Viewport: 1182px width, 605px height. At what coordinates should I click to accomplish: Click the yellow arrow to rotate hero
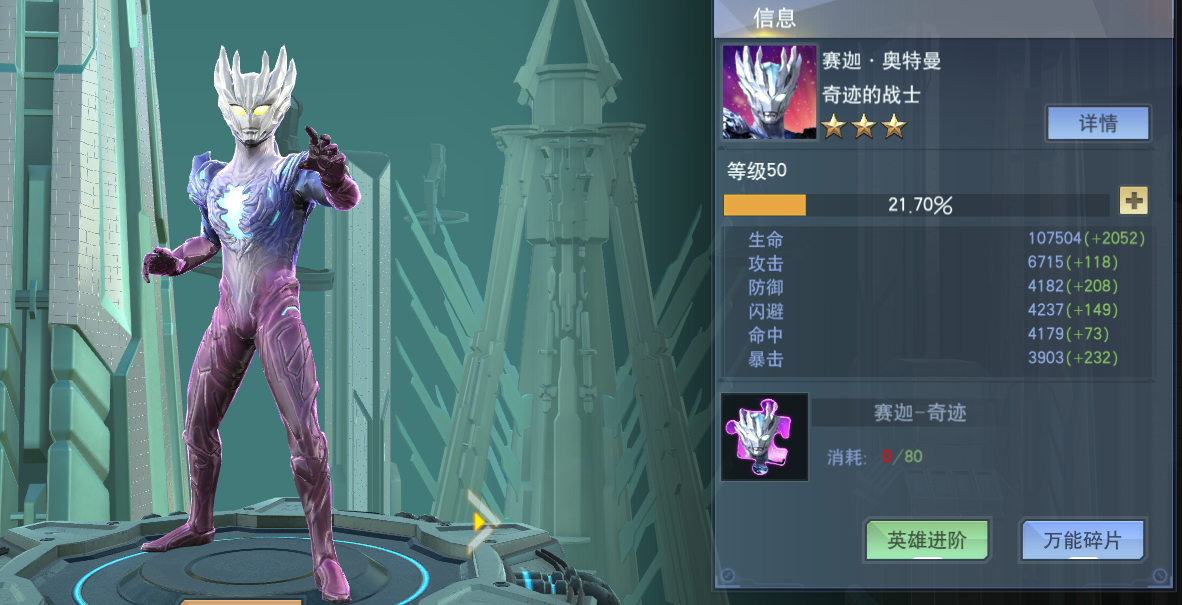pos(481,521)
